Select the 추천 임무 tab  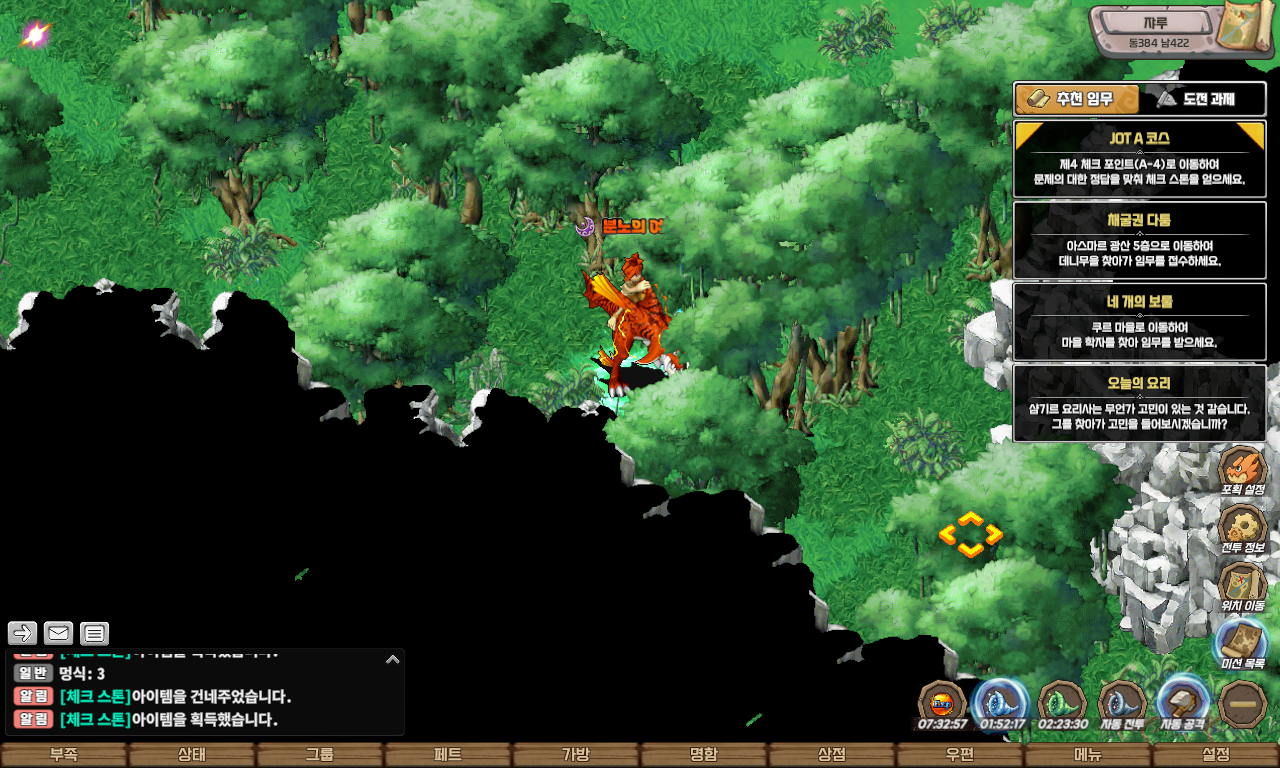tap(1077, 99)
